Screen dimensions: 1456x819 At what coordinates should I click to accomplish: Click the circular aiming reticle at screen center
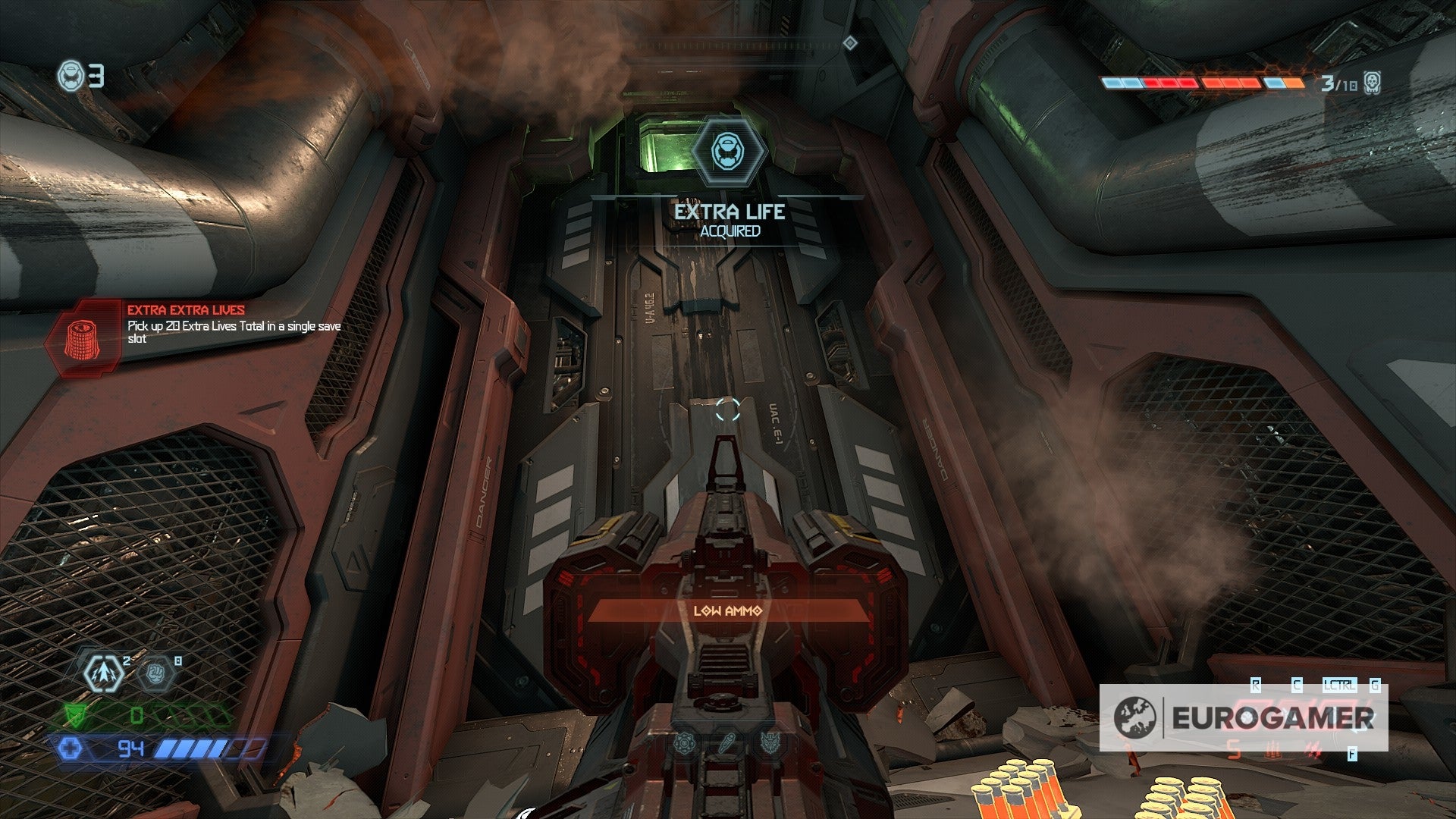726,408
